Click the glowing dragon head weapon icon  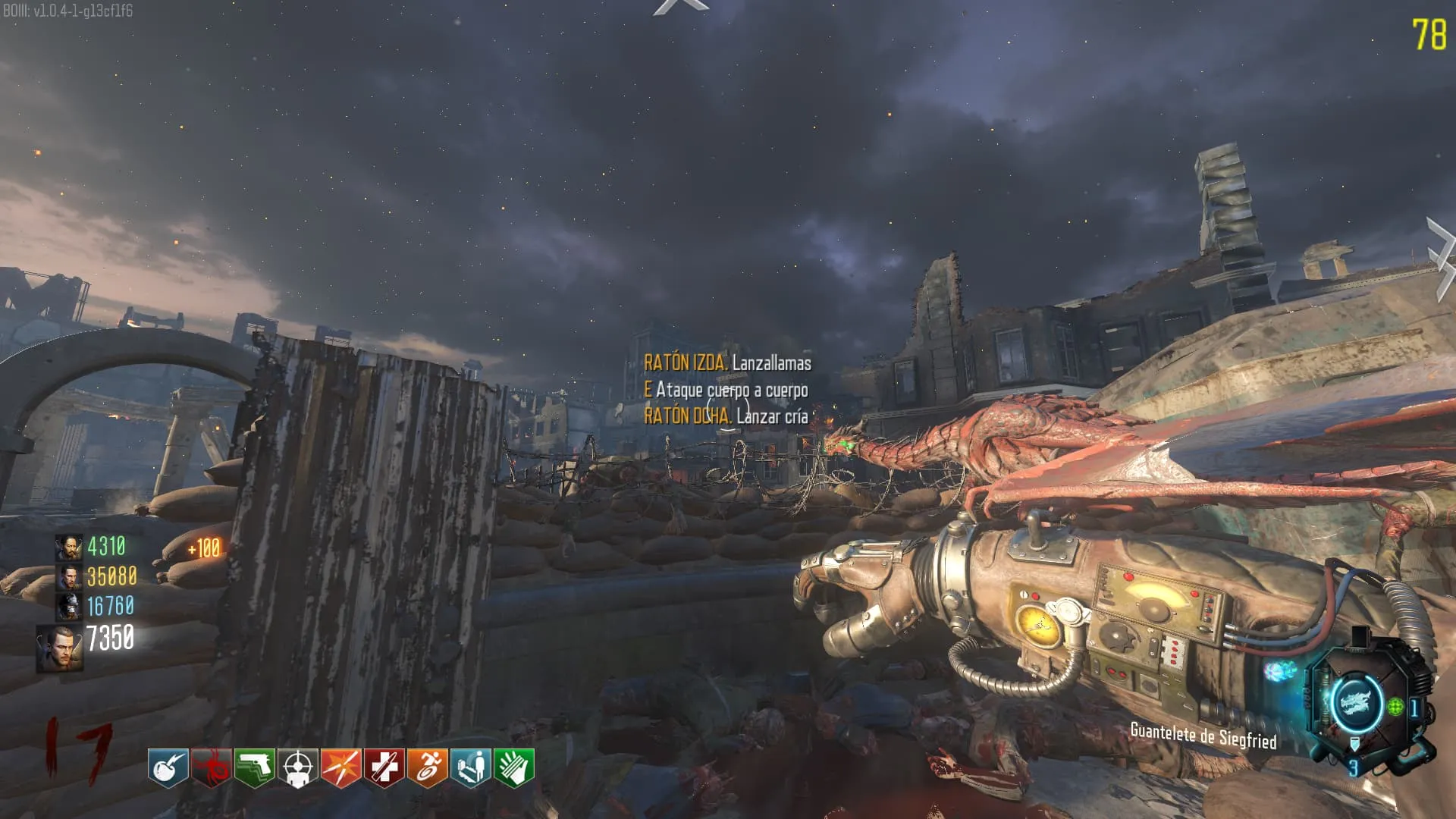[x=1354, y=701]
